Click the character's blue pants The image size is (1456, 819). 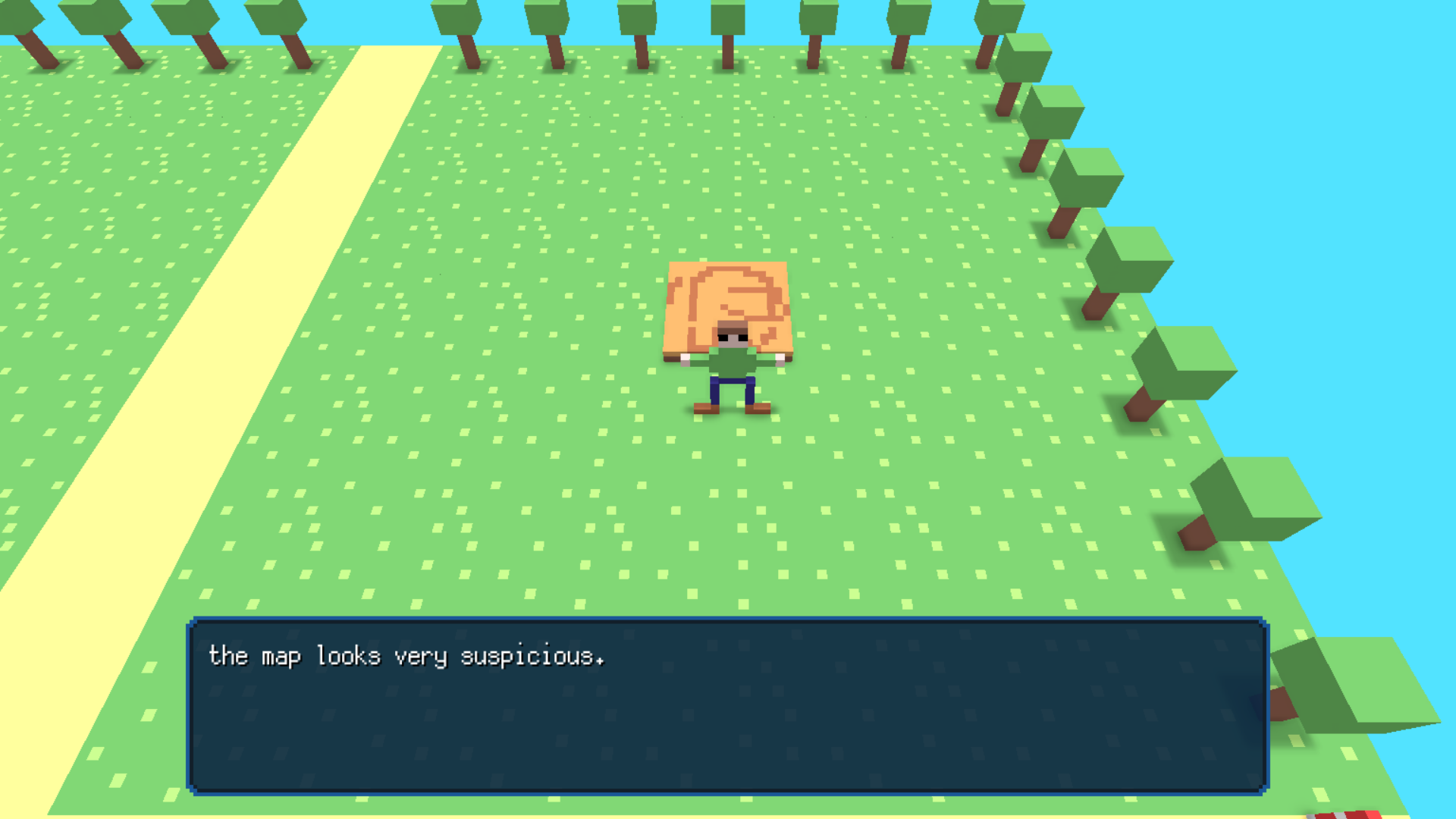click(732, 387)
